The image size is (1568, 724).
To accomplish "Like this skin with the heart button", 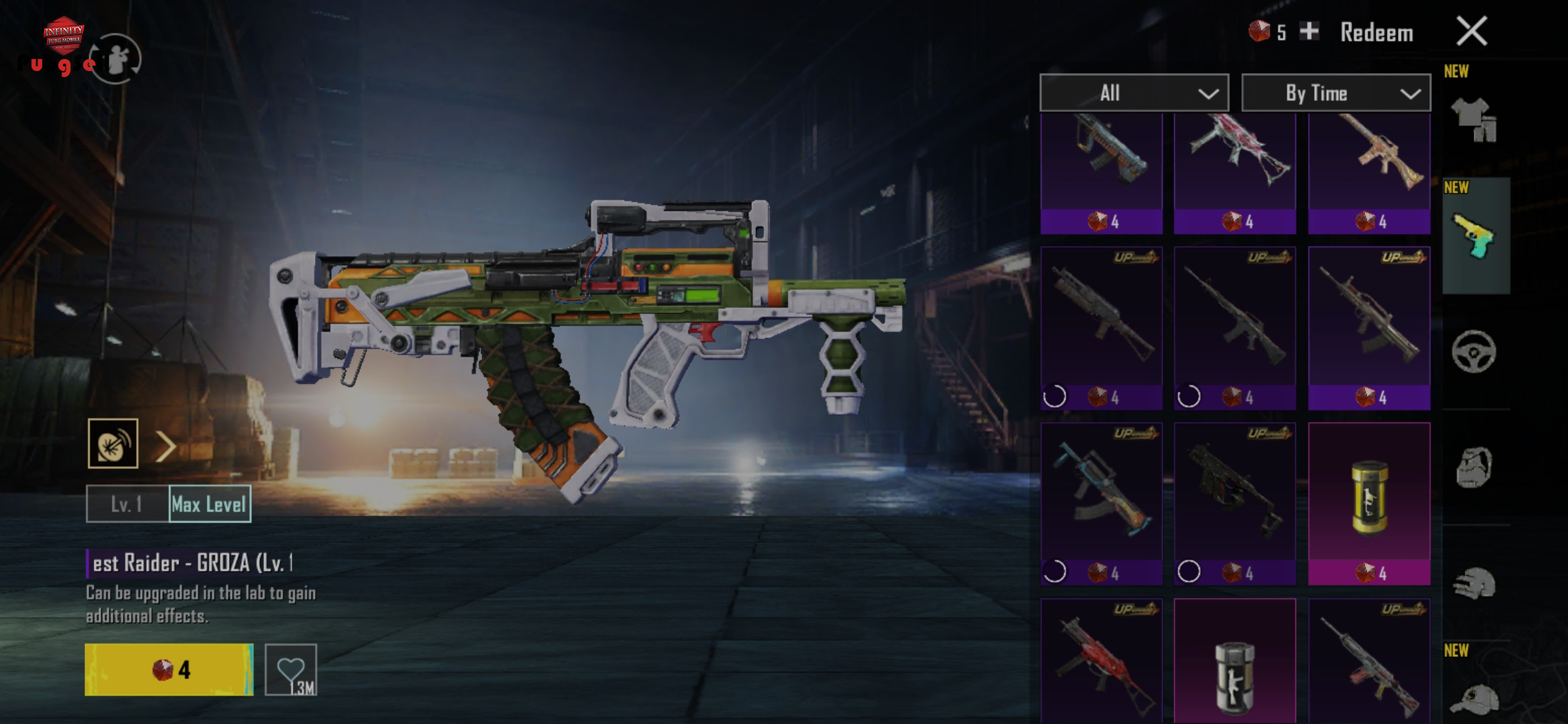I will (x=291, y=670).
